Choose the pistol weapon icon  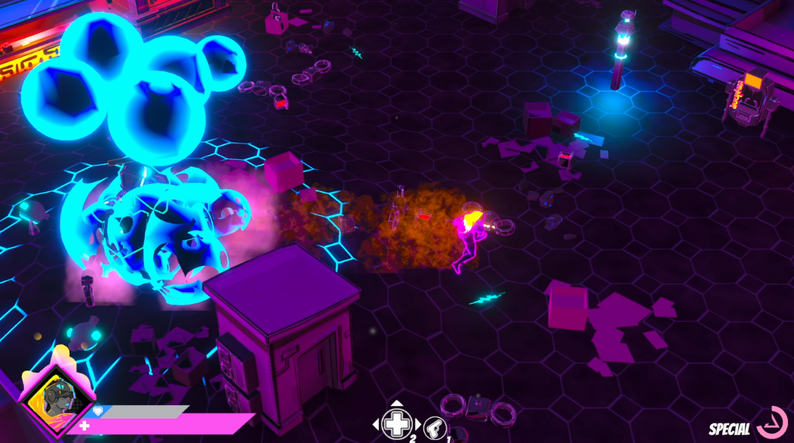click(x=435, y=428)
